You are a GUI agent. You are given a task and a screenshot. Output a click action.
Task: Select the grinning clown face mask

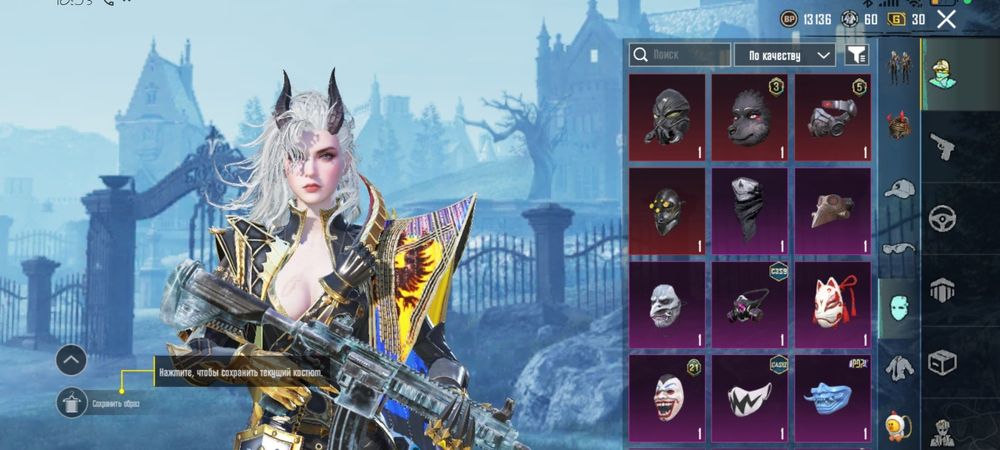click(666, 397)
